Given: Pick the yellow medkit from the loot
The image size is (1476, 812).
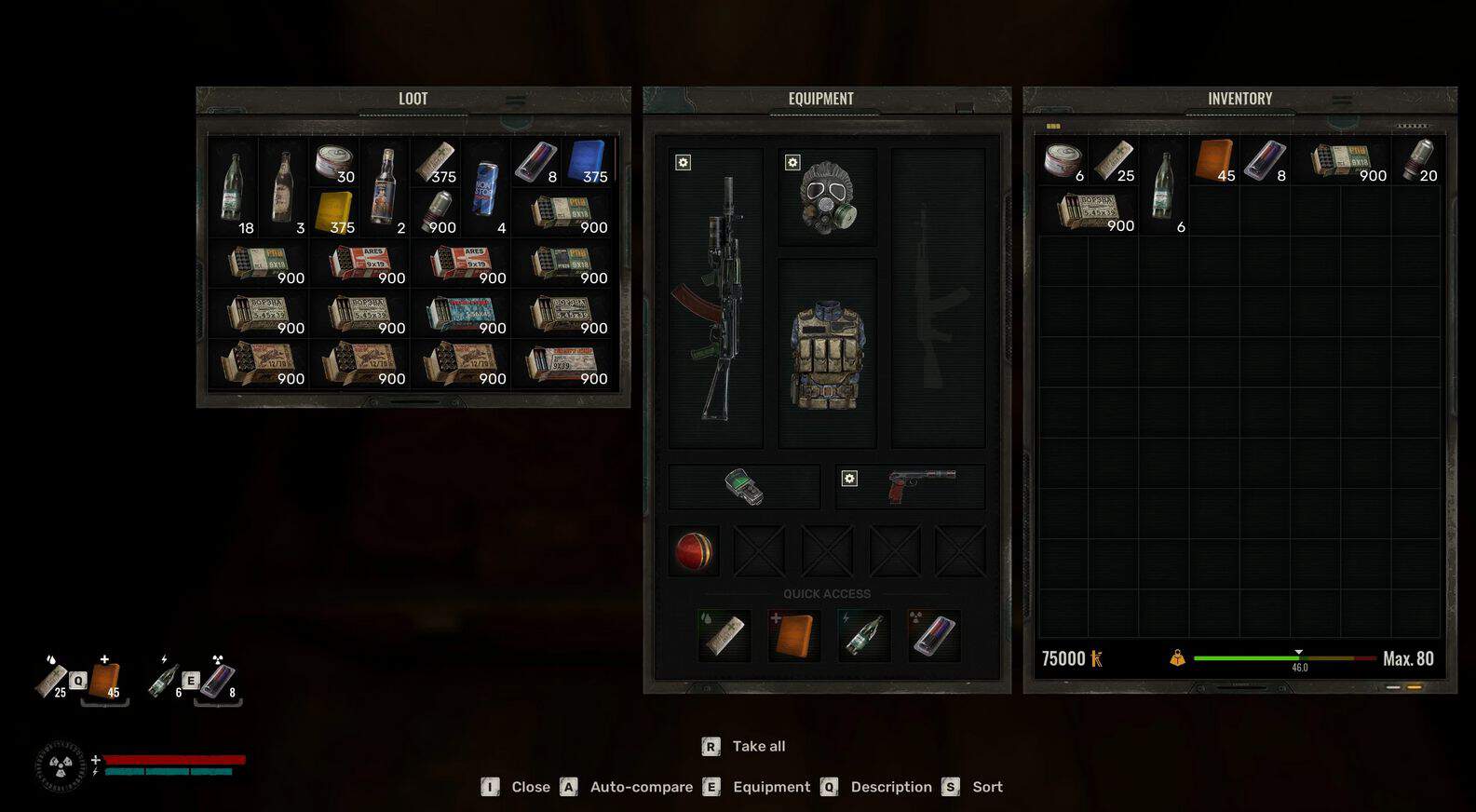Looking at the screenshot, I should (x=334, y=212).
